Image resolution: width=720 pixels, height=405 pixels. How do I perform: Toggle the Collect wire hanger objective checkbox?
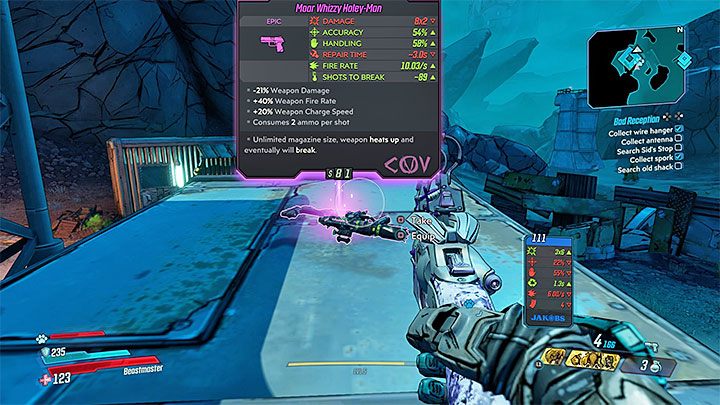pos(679,130)
